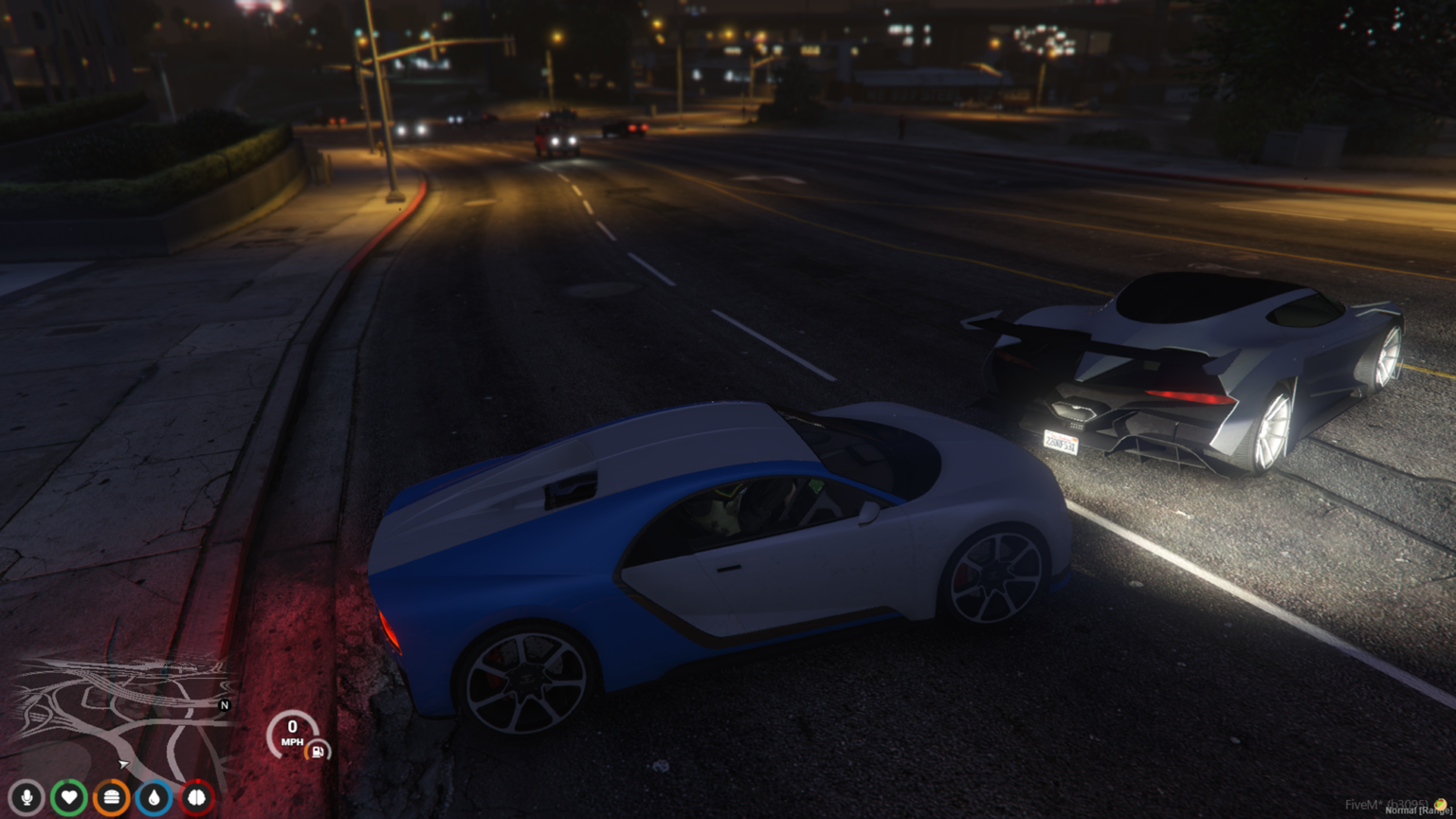Click the red brain stress icon

[x=197, y=797]
